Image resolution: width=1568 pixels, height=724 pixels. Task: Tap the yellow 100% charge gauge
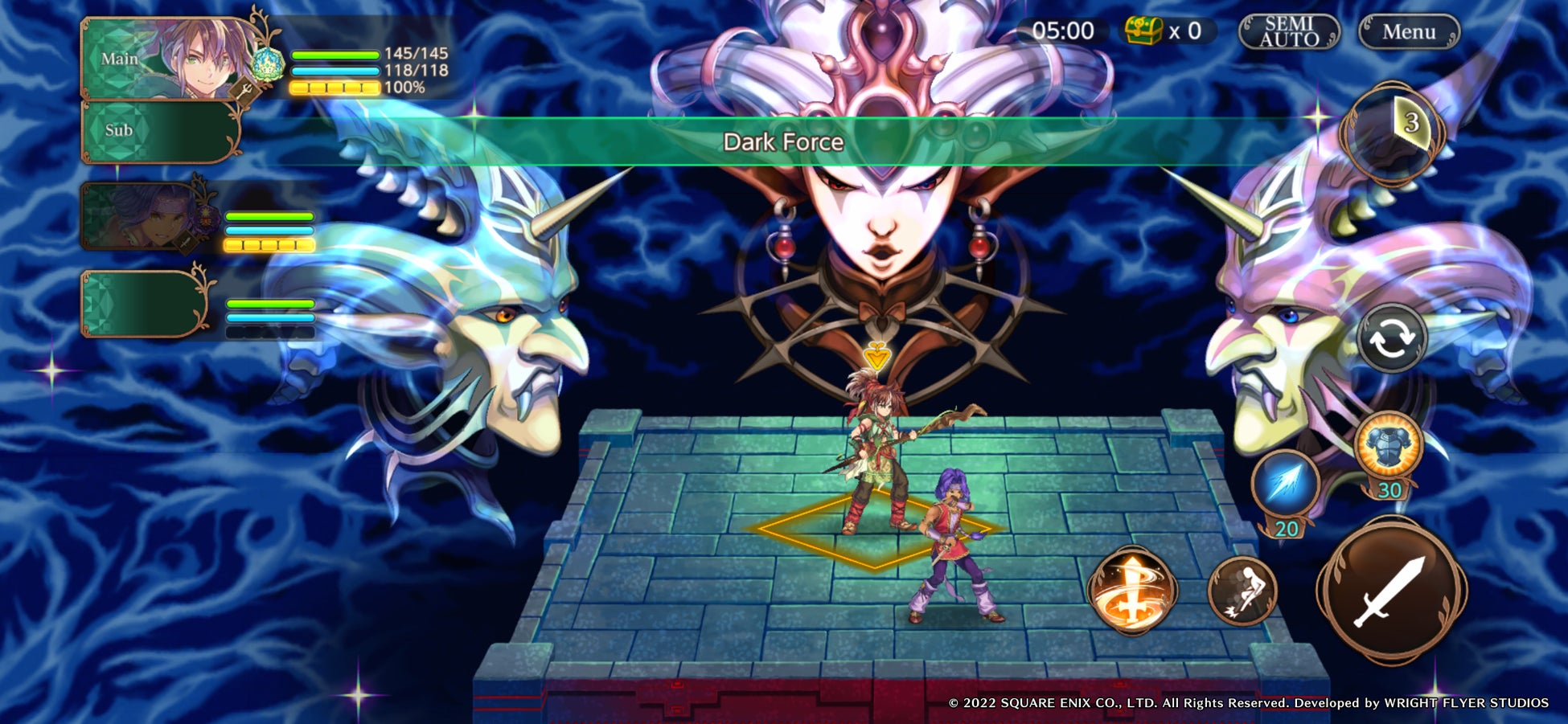[334, 89]
